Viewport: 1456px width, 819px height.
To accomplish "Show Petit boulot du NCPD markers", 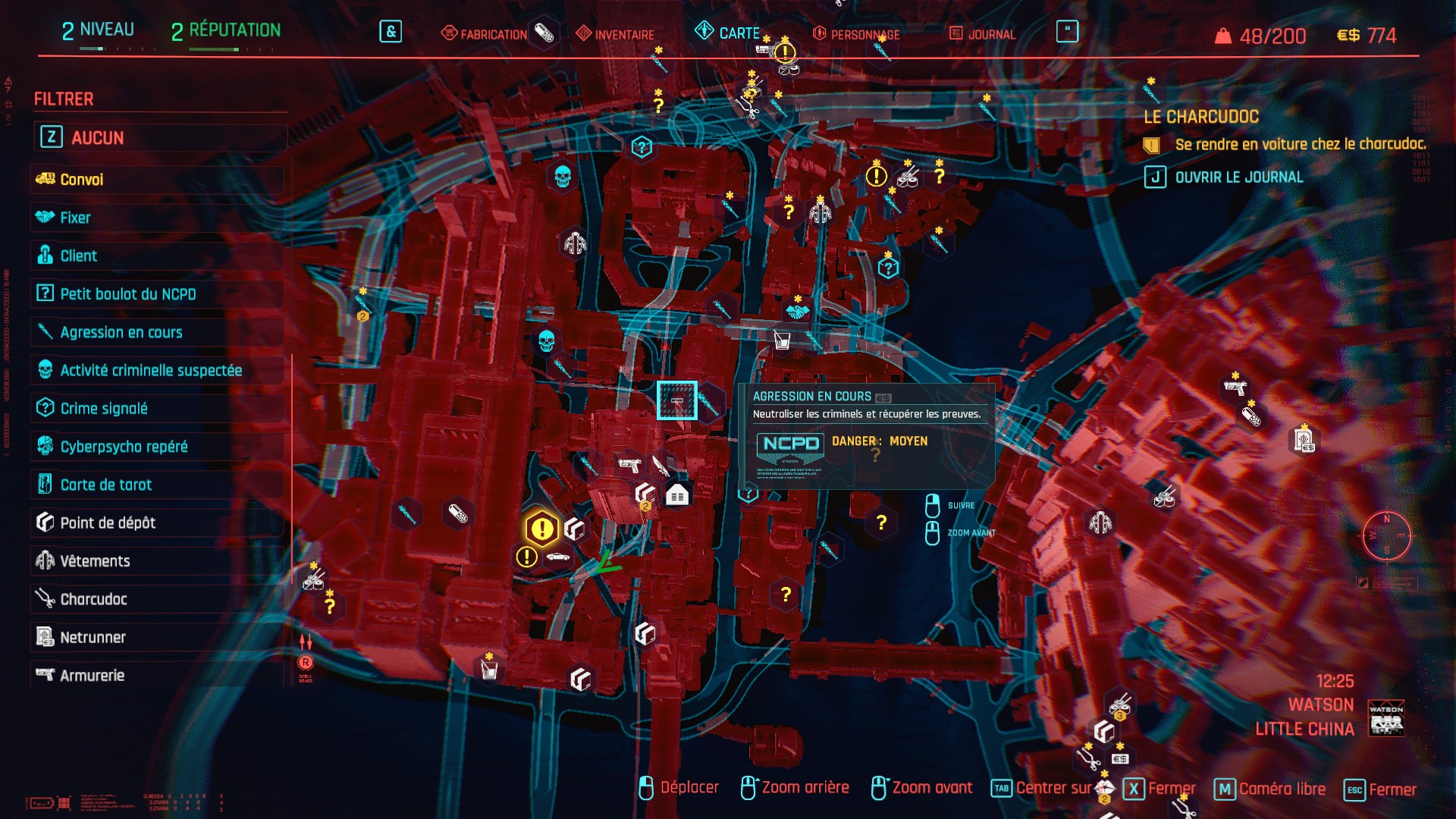I will click(127, 294).
